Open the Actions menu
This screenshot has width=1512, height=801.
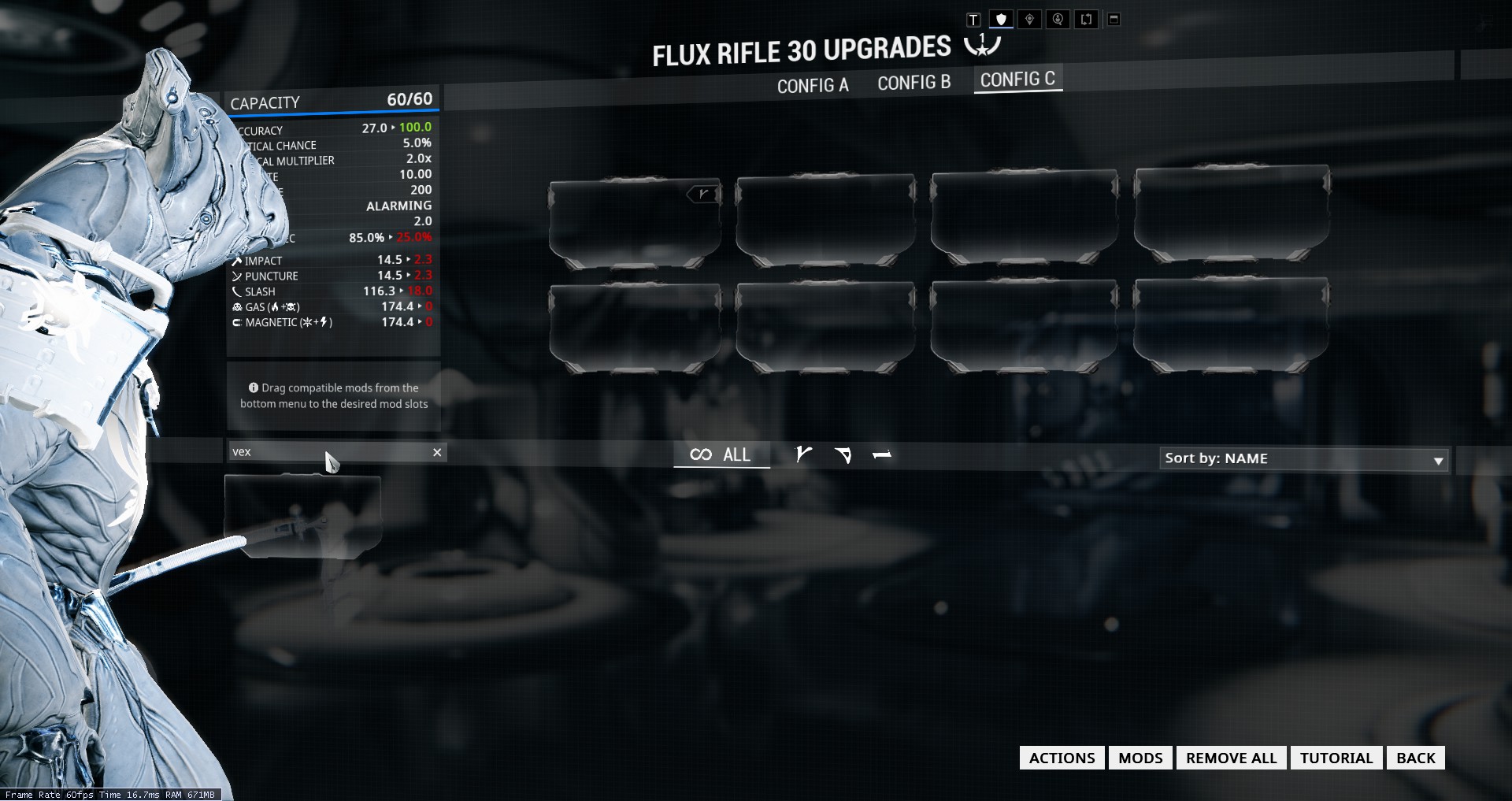(1062, 758)
